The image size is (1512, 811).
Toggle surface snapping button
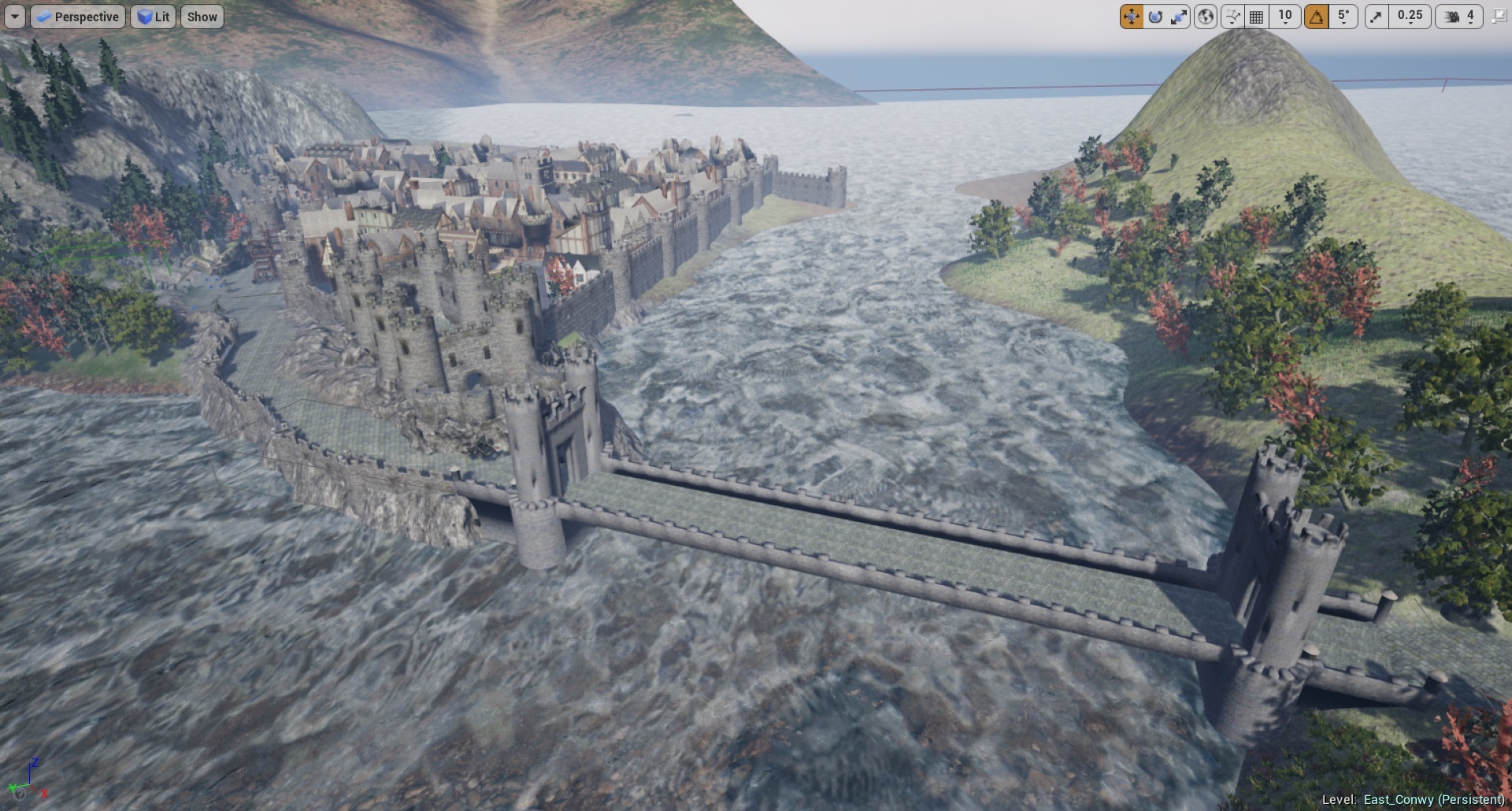(x=1232, y=17)
